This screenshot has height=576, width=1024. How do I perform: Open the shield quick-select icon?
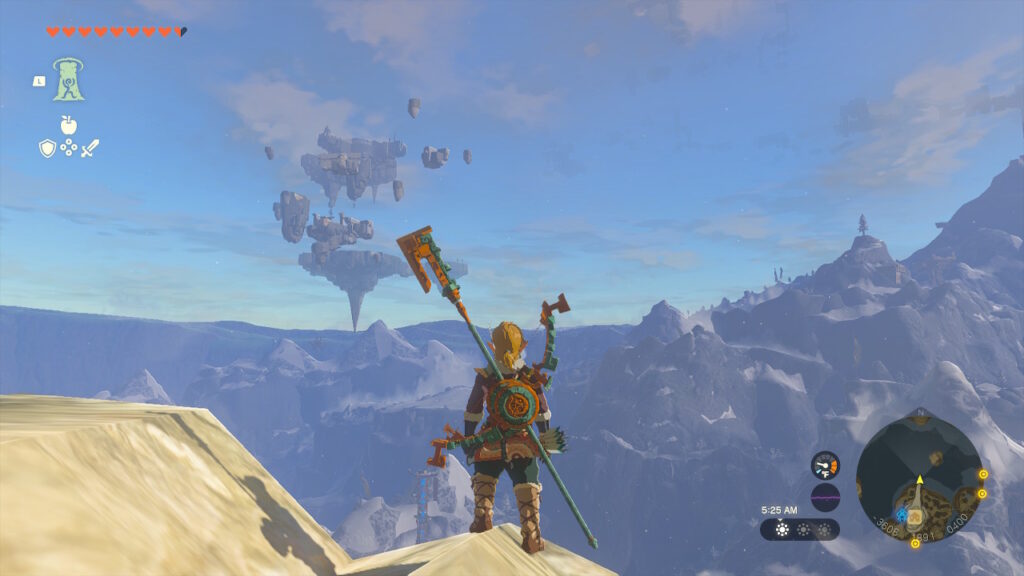[x=47, y=148]
